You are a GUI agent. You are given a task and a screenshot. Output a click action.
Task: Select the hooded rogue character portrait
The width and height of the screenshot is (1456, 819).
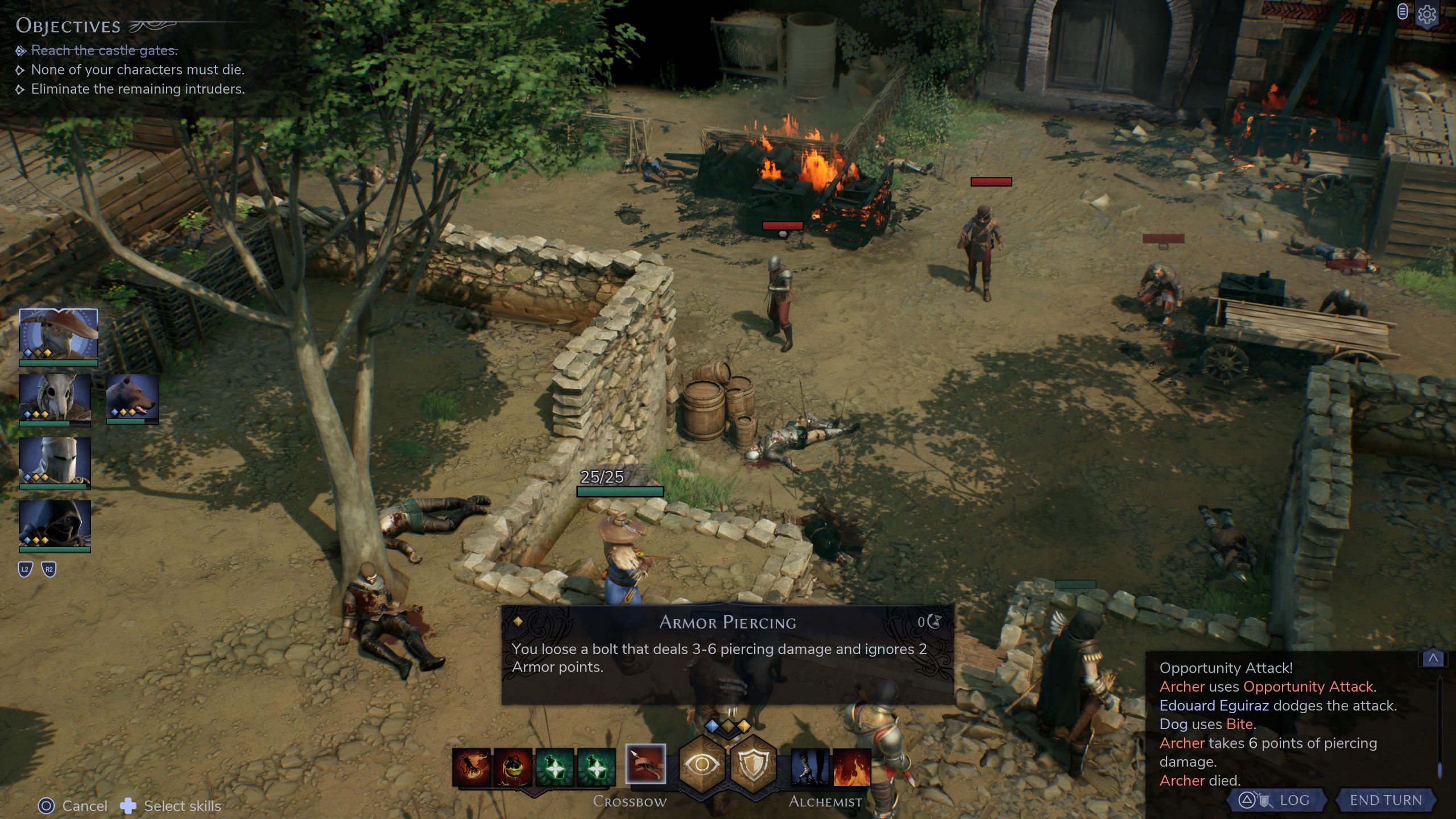[x=55, y=524]
